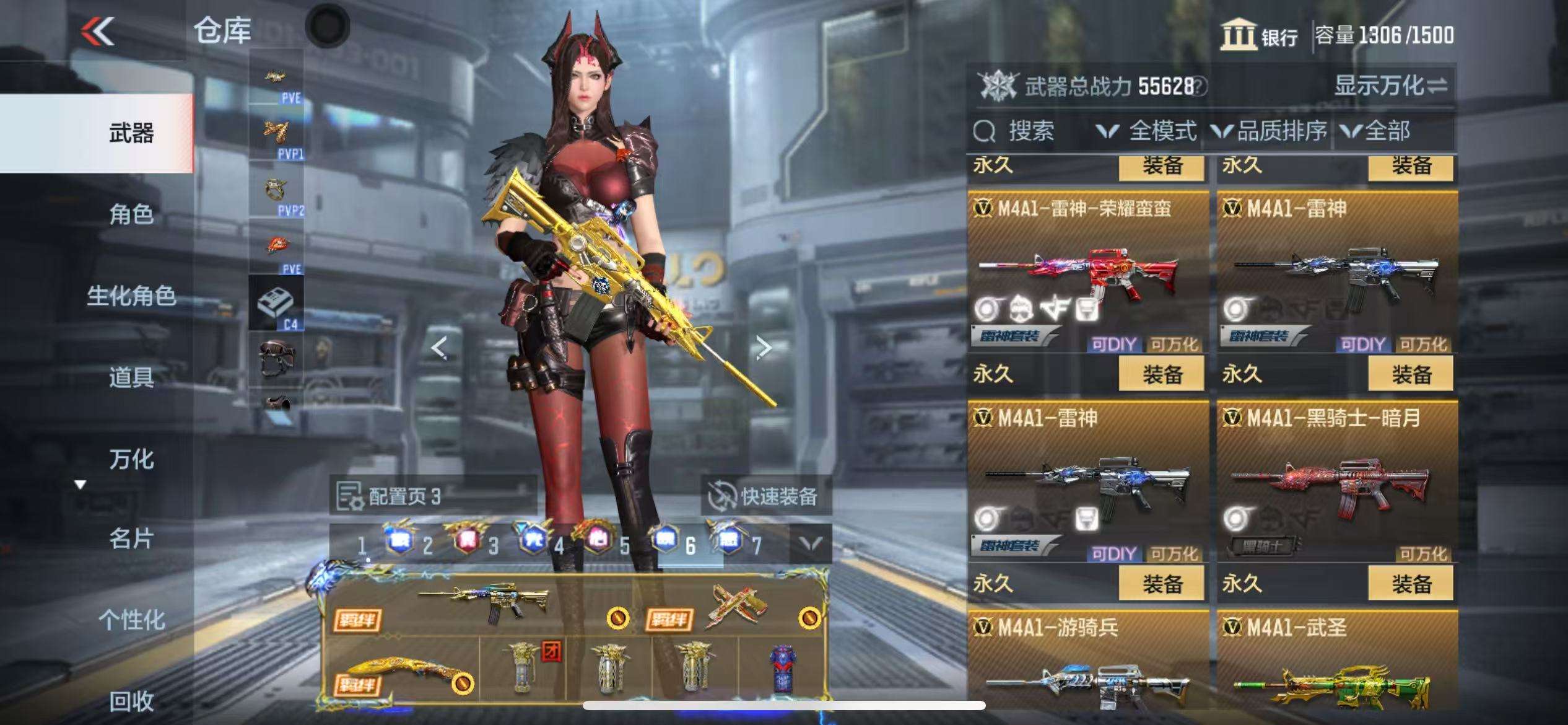The width and height of the screenshot is (1568, 725).
Task: Equip the M4A1-雷神-荣耀蛮蛮 rifle
Action: [x=1161, y=375]
